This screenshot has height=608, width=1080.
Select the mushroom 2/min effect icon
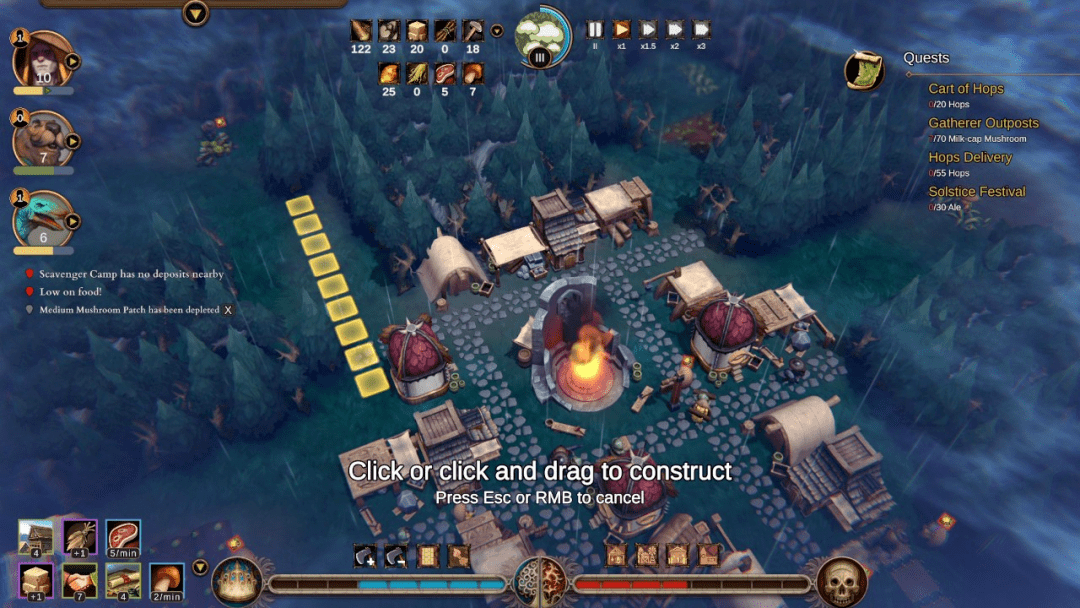(166, 579)
